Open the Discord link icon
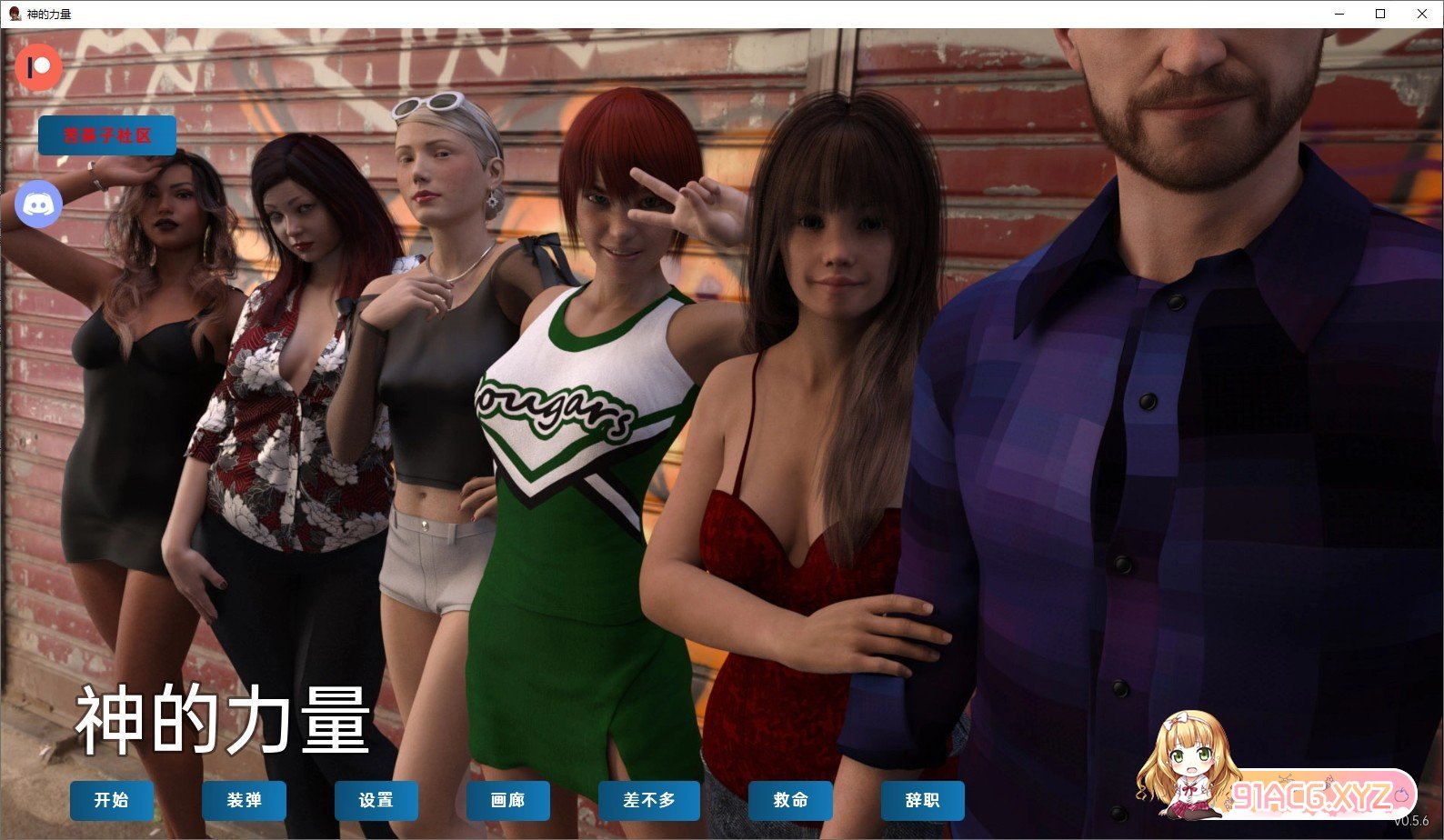The height and width of the screenshot is (840, 1444). (x=38, y=205)
